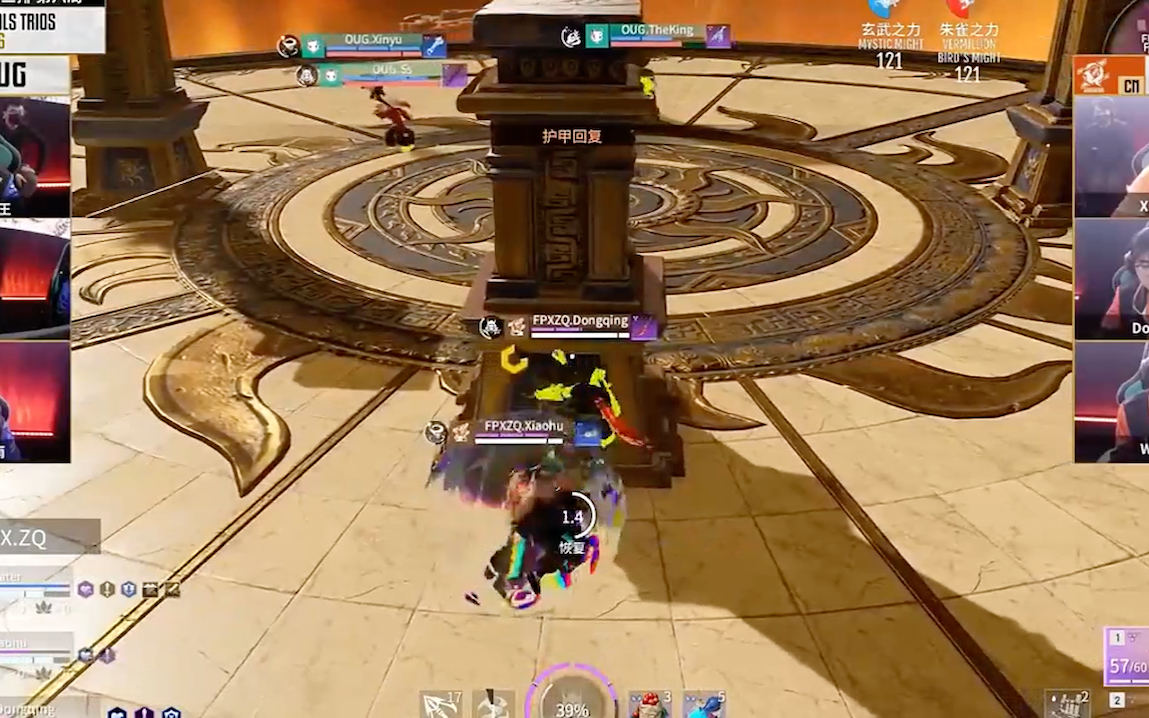Click the purple heart hexagon buff icon
The image size is (1149, 718).
click(85, 589)
